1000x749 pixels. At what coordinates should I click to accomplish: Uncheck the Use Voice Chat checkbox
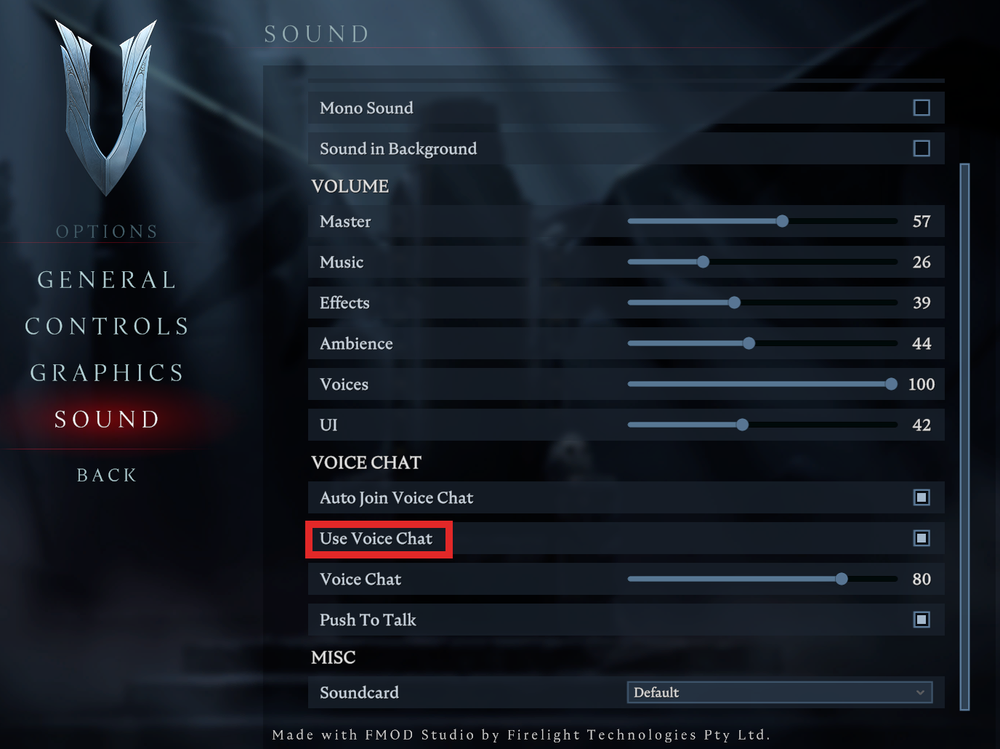pyautogui.click(x=921, y=539)
